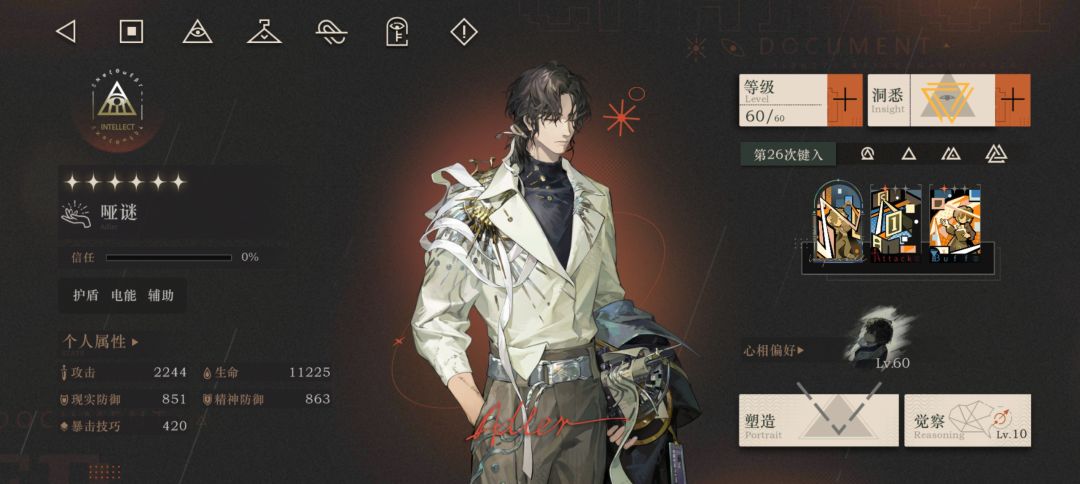The height and width of the screenshot is (484, 1080).
Task: Open the 塑造 Portrait panel
Action: click(x=818, y=420)
